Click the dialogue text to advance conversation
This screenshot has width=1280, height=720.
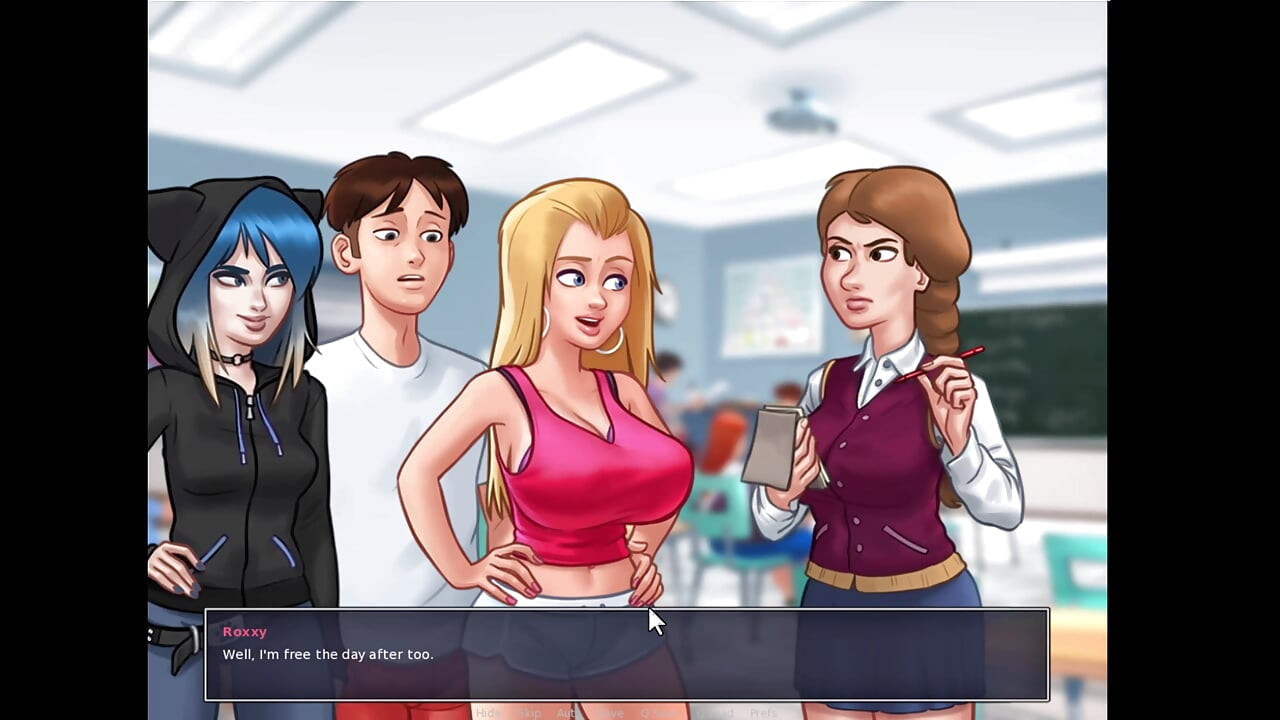point(329,654)
